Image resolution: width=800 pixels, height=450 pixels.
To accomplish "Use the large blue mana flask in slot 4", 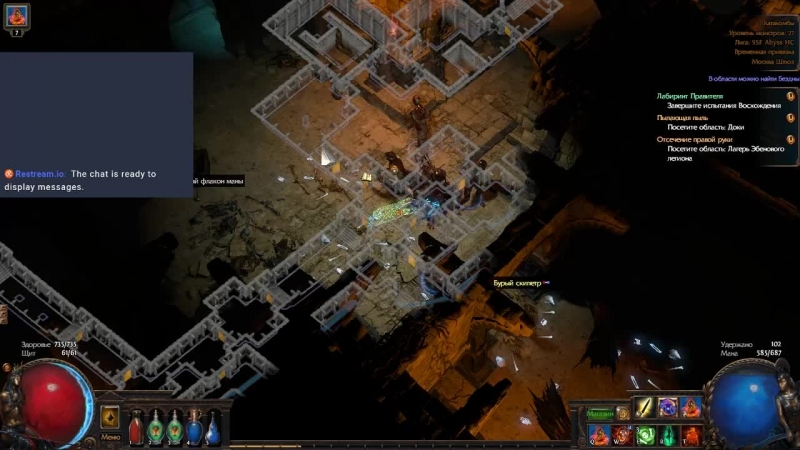I will pos(194,428).
